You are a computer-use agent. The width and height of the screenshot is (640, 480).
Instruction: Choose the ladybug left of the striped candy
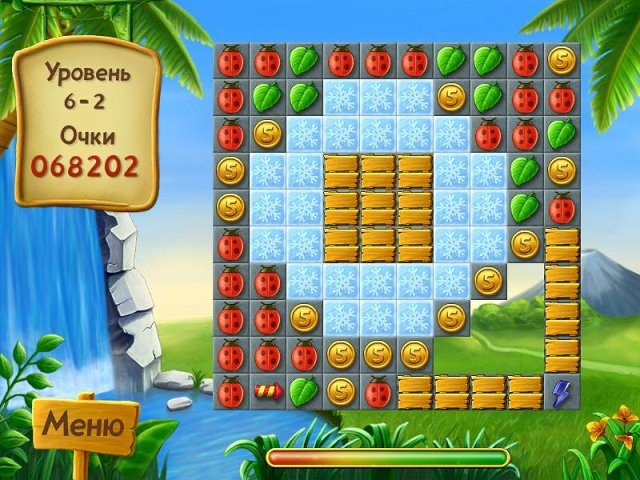(x=230, y=391)
